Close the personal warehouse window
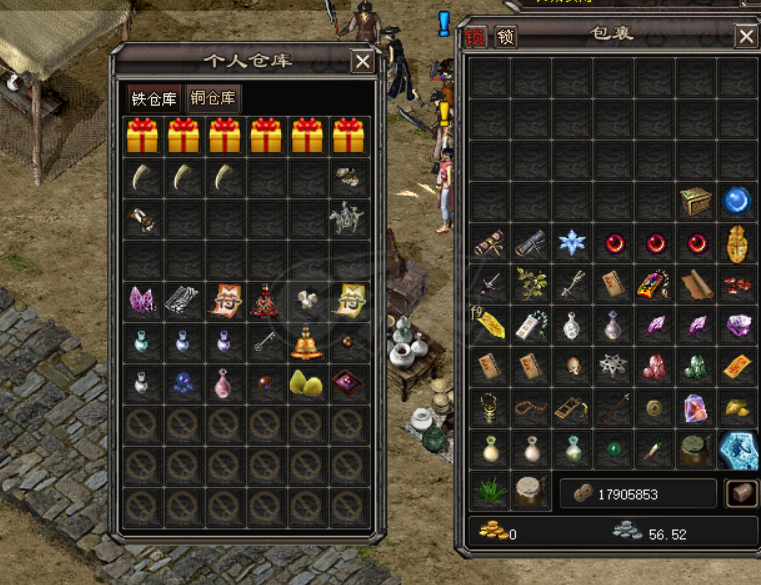Image resolution: width=761 pixels, height=585 pixels. [362, 62]
